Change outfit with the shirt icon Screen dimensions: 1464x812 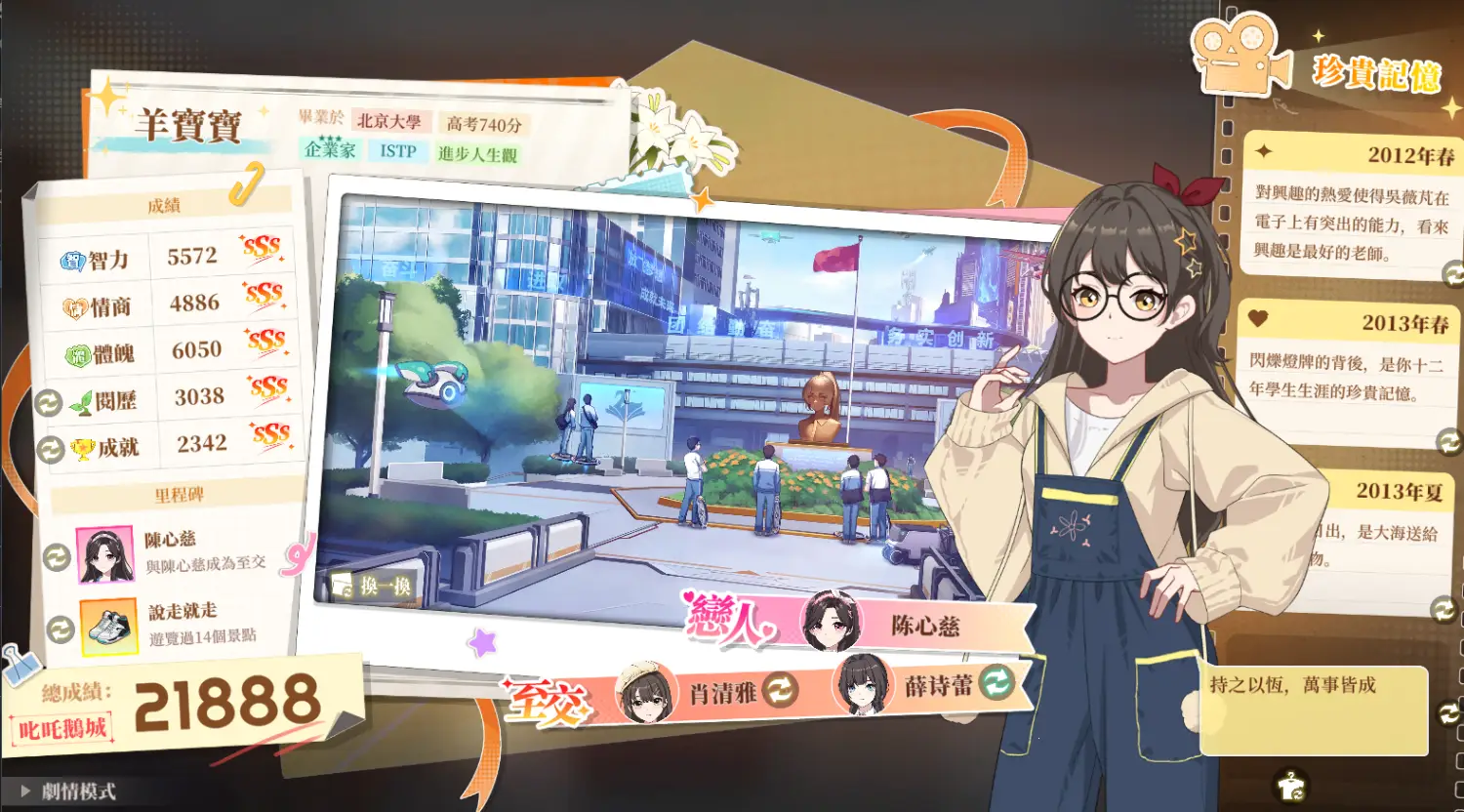pos(1290,784)
